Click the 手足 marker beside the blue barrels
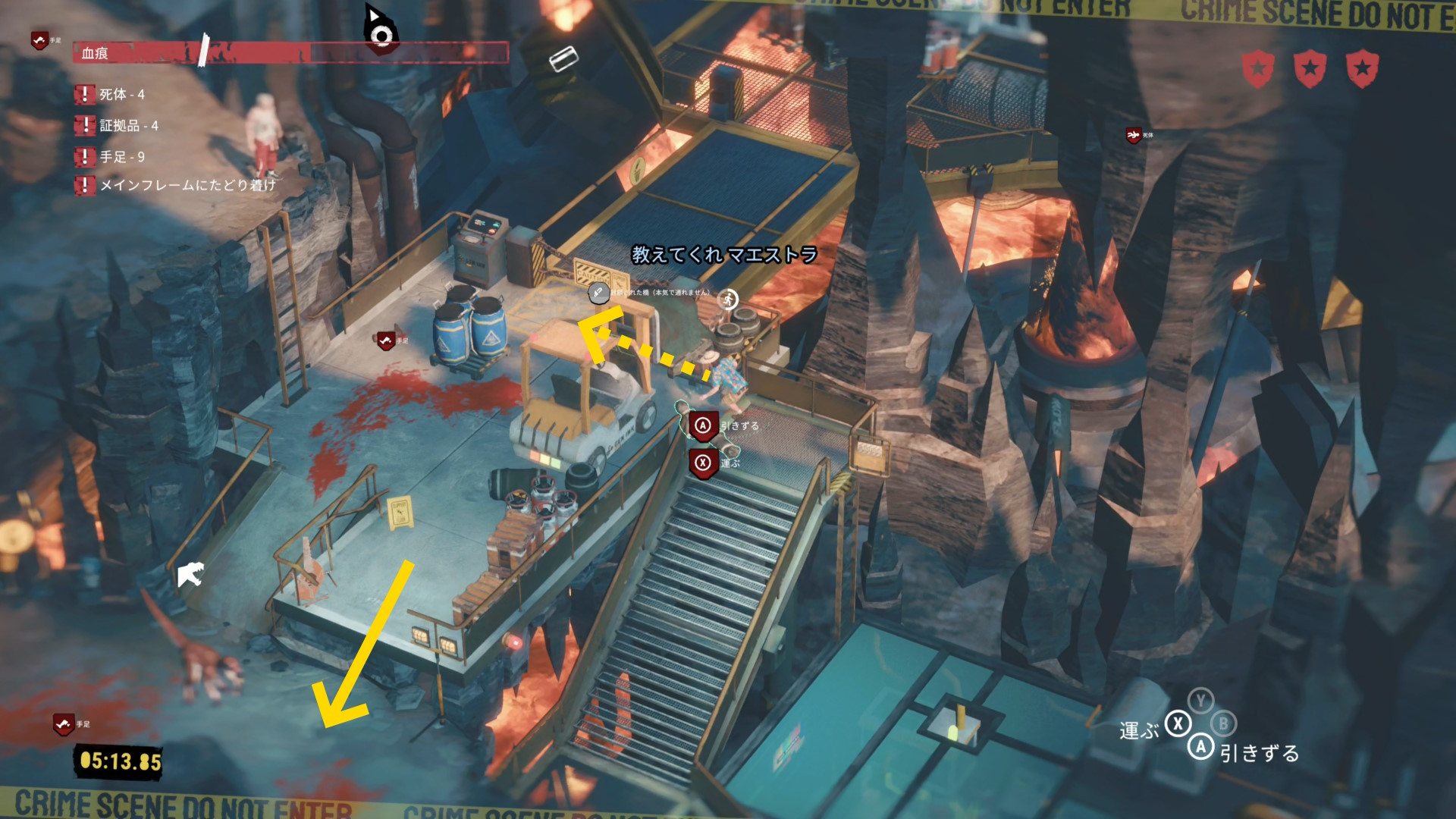This screenshot has height=819, width=1456. click(386, 340)
